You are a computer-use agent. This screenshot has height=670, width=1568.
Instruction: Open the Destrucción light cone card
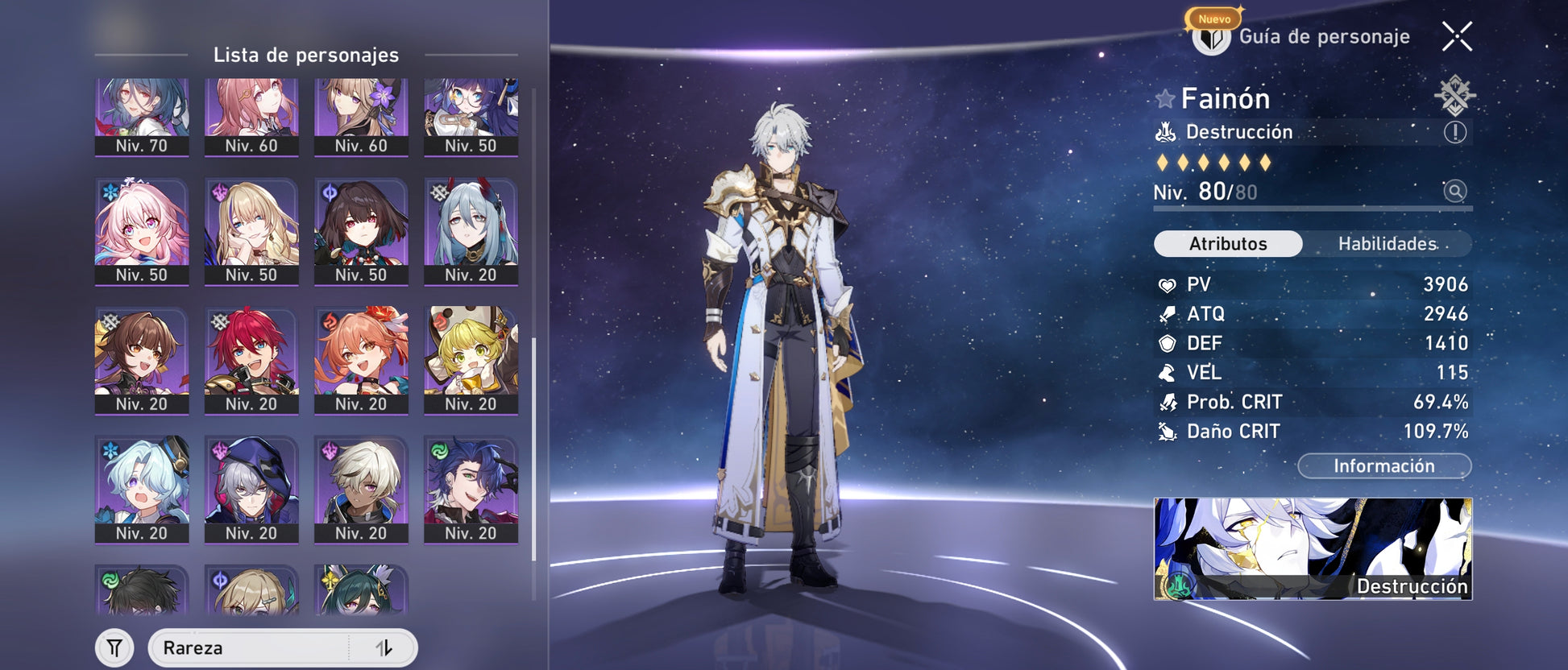point(1313,548)
